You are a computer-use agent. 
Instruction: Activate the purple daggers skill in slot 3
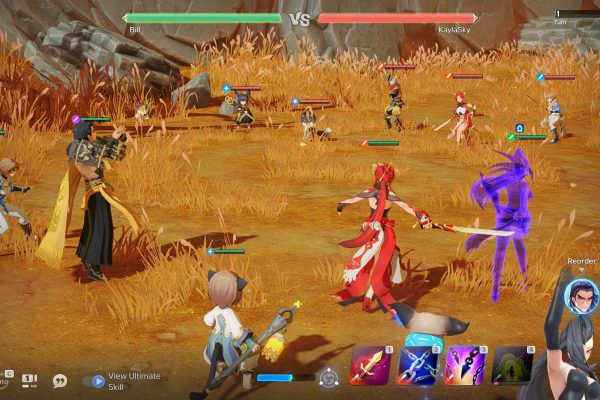464,365
